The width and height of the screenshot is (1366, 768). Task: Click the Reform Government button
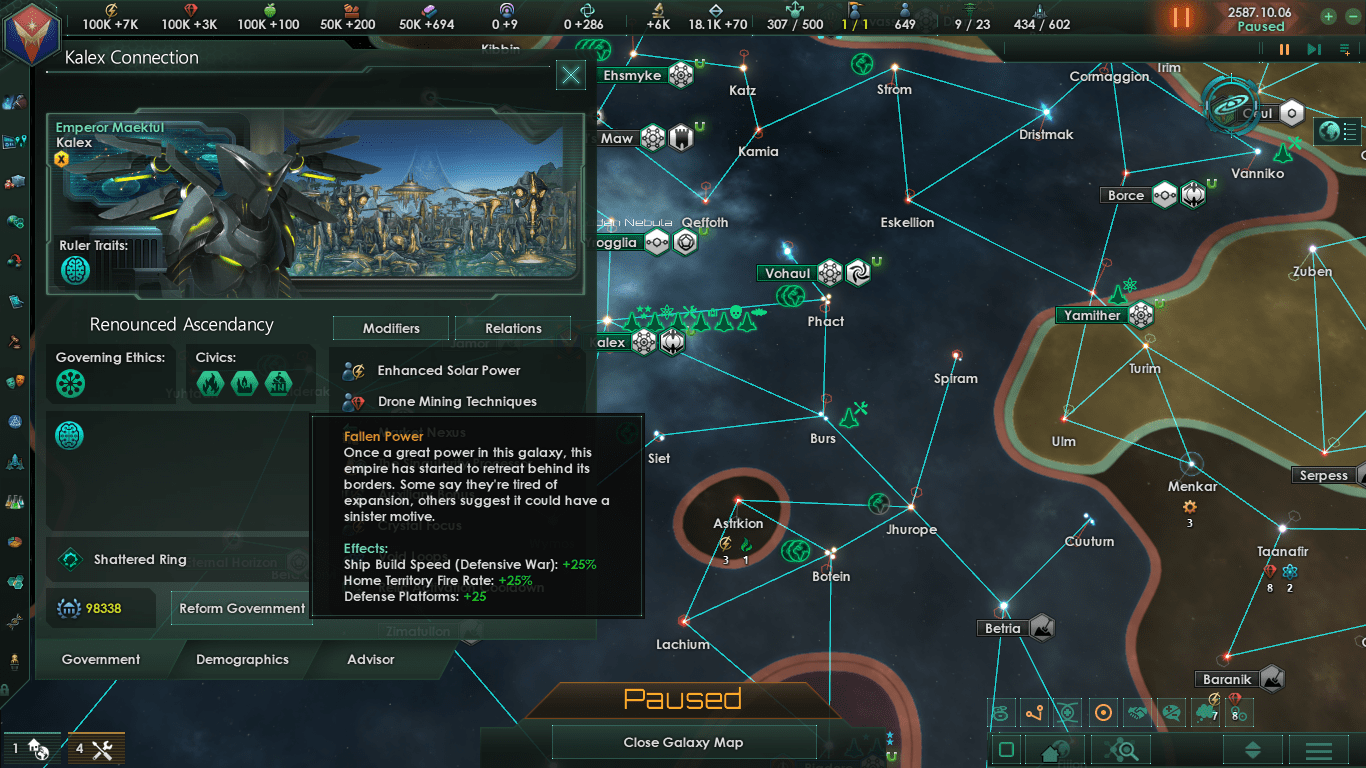(242, 608)
